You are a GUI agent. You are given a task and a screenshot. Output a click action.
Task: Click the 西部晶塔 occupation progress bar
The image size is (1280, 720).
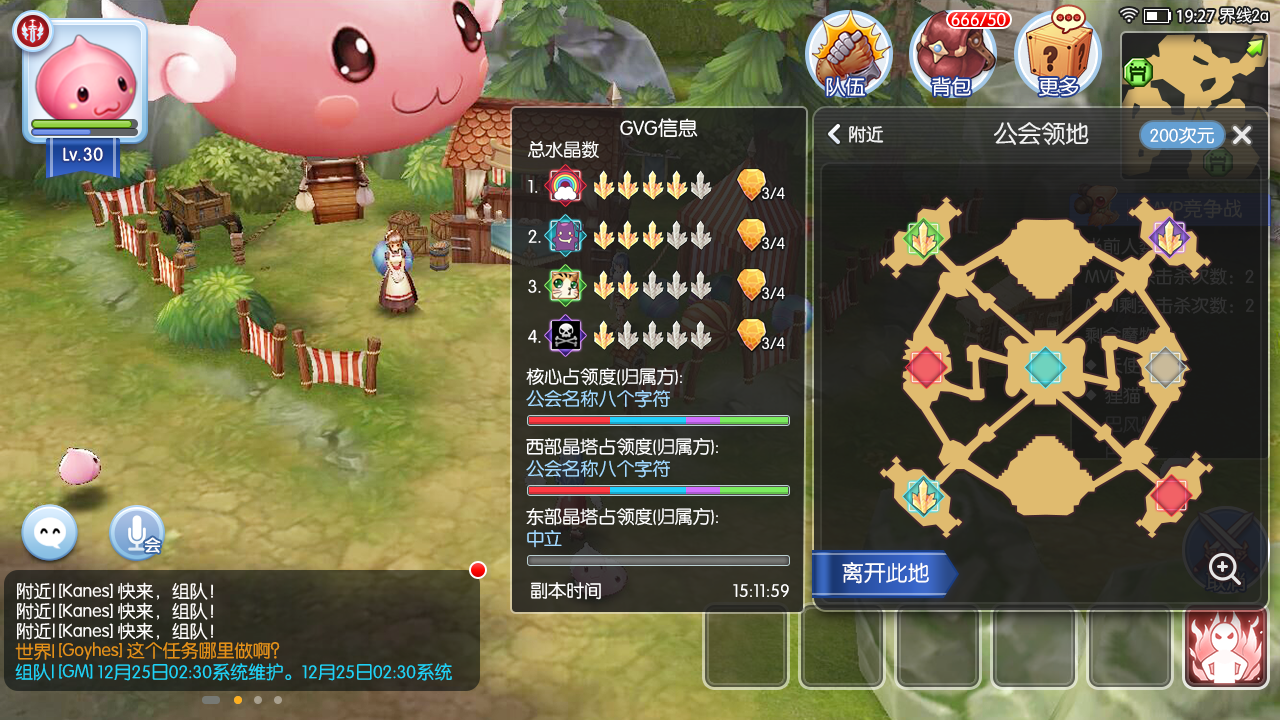pyautogui.click(x=657, y=491)
